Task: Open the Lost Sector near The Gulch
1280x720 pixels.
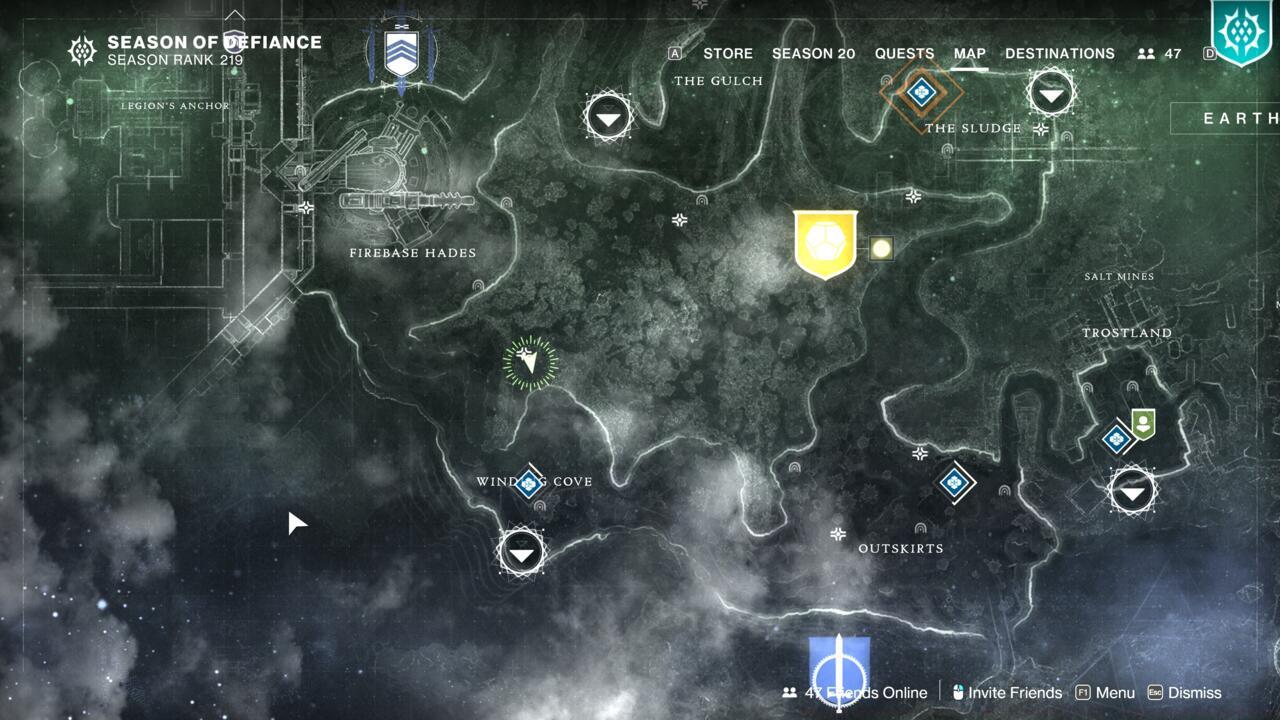Action: 607,116
